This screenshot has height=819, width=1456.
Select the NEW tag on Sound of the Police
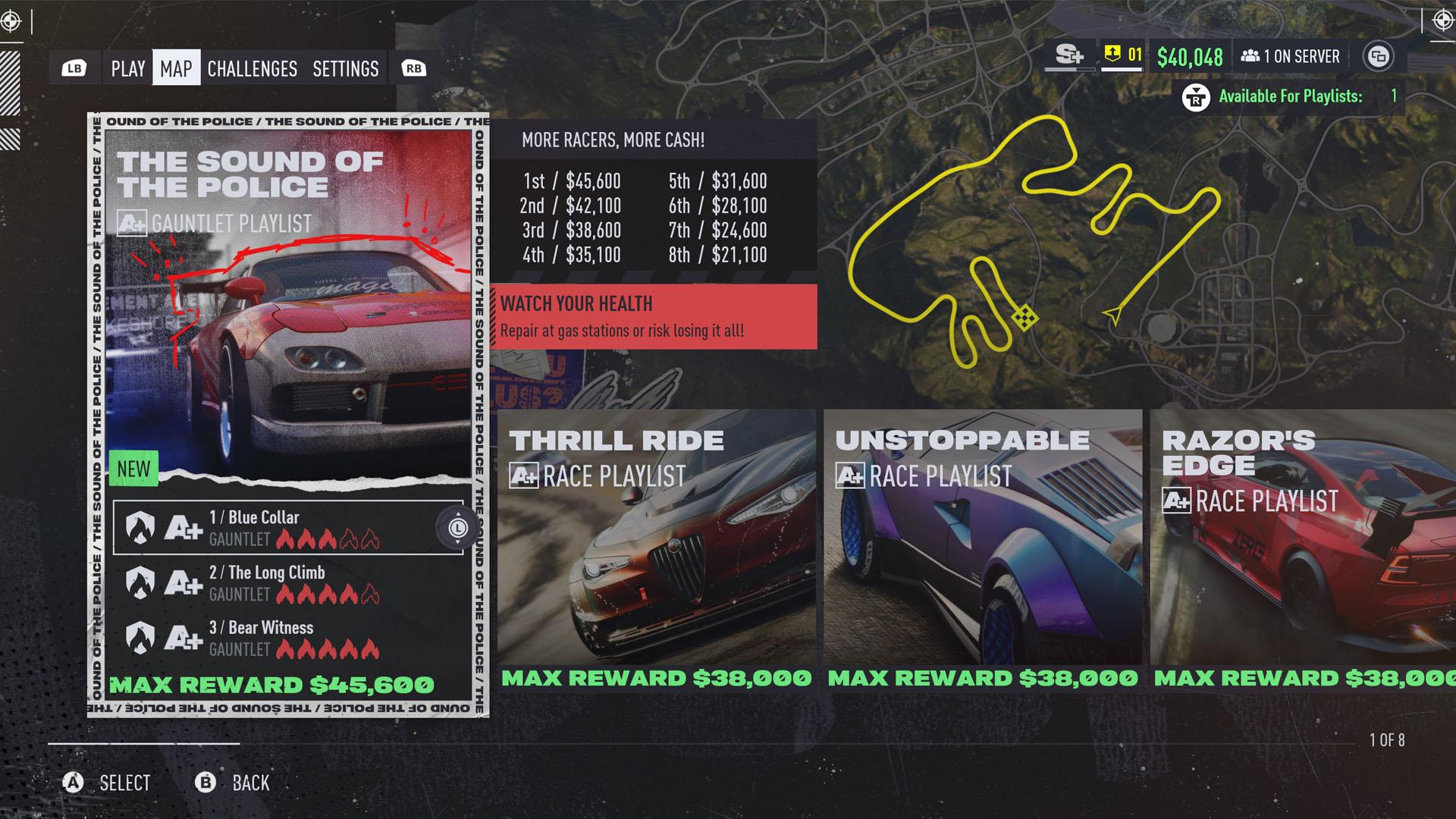134,469
